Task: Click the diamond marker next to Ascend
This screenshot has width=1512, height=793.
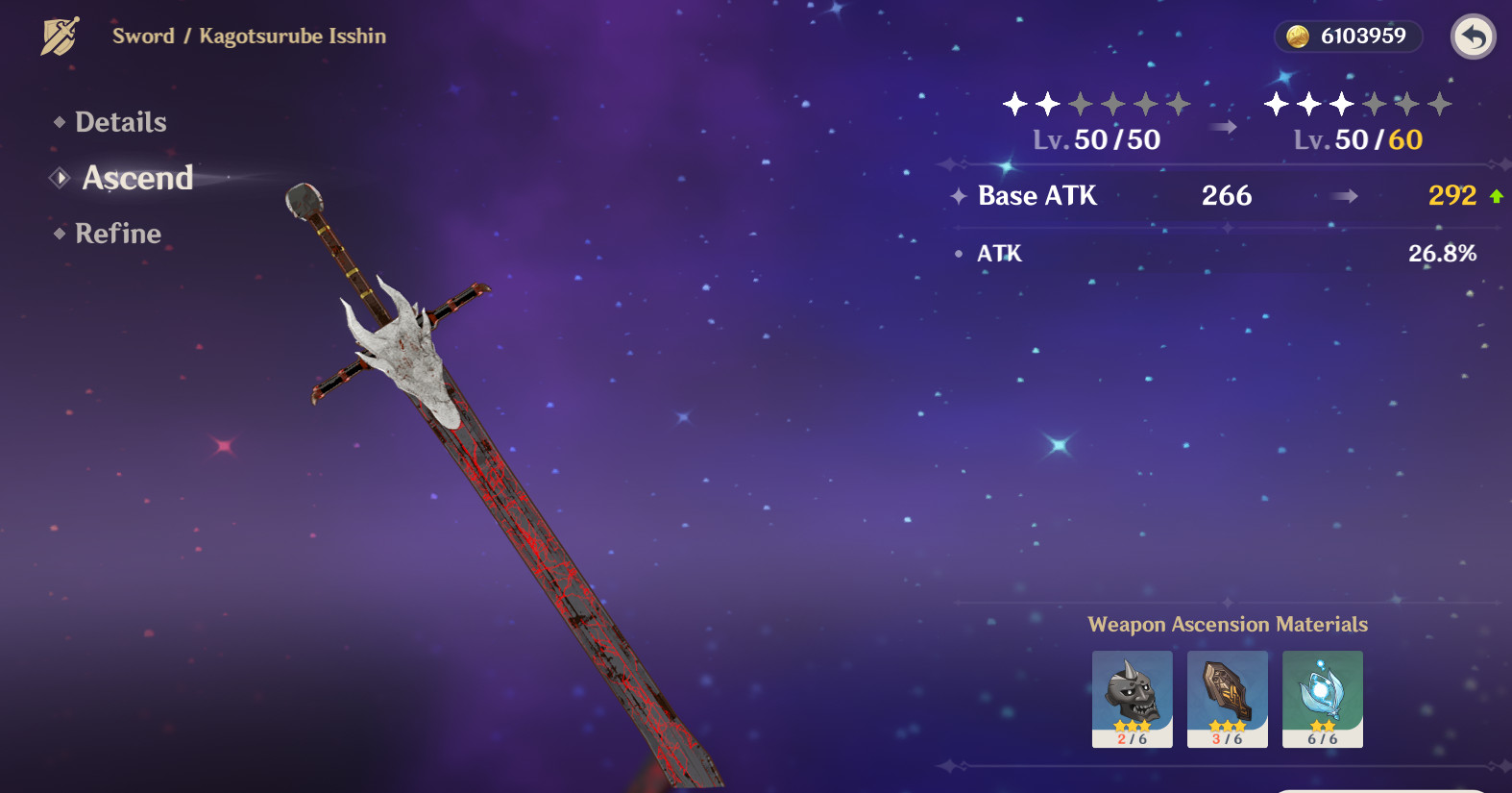Action: pyautogui.click(x=61, y=177)
